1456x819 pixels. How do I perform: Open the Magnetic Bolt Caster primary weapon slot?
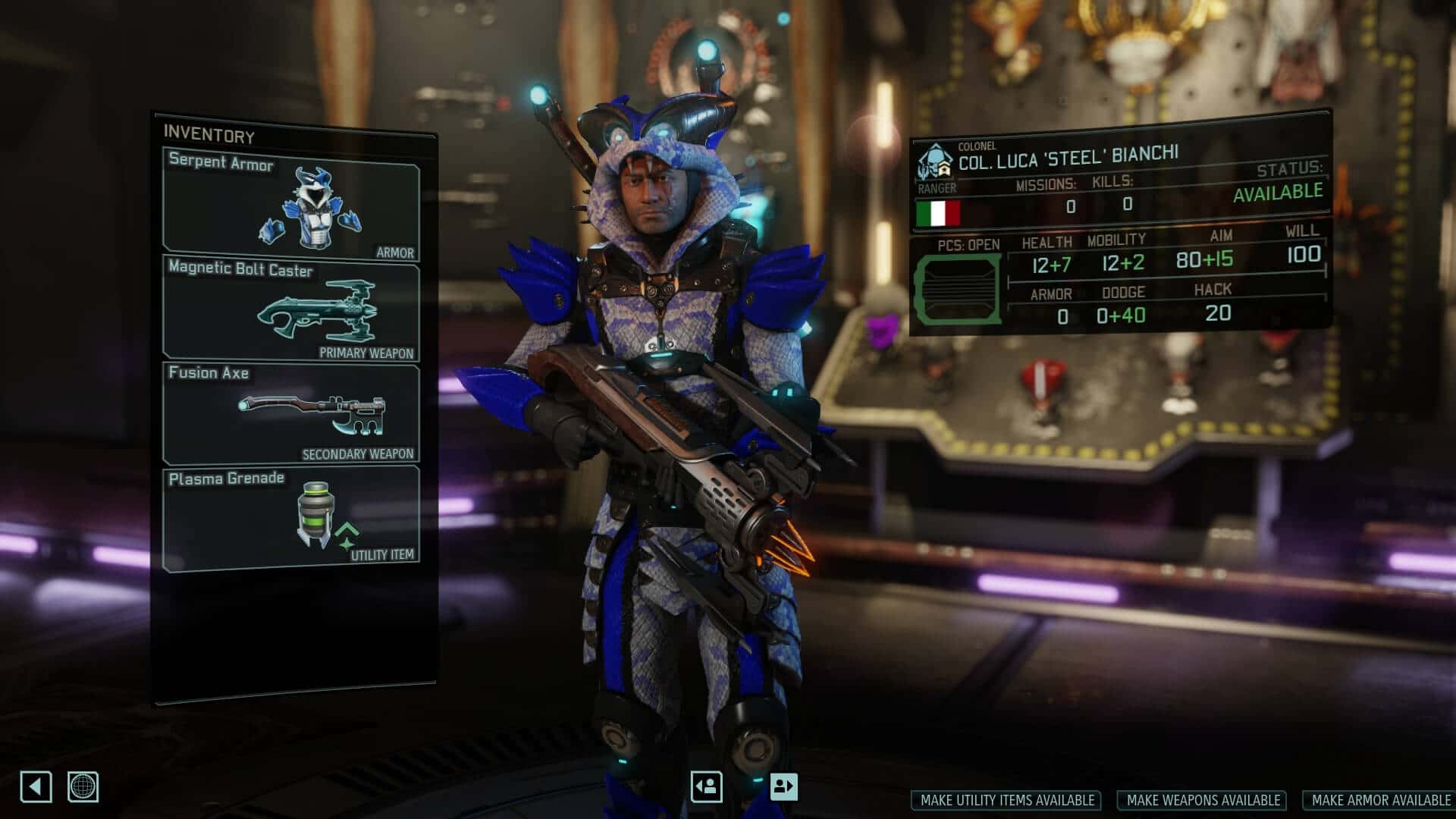[x=291, y=308]
